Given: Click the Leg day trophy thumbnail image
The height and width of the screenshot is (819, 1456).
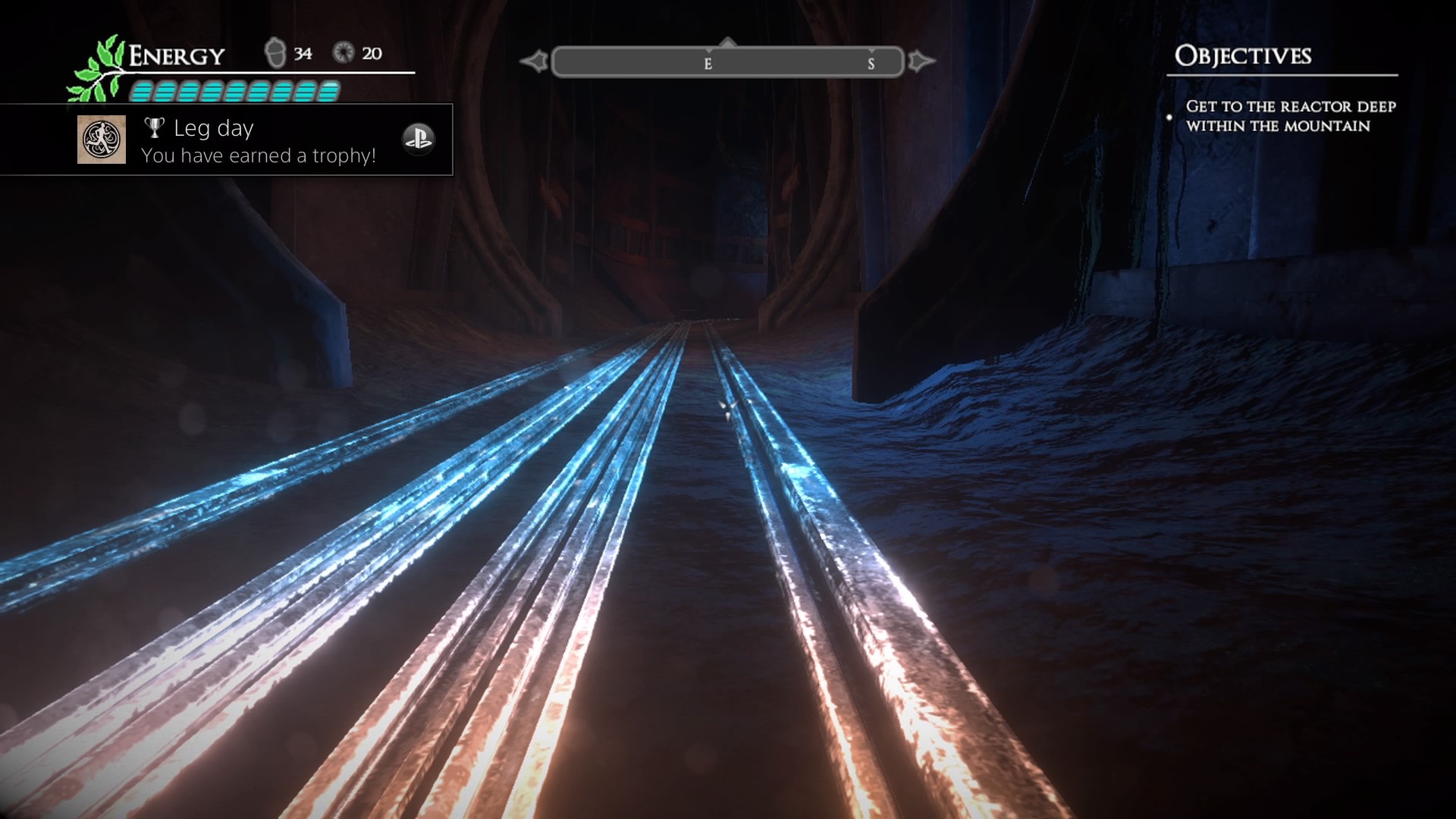Looking at the screenshot, I should 102,140.
